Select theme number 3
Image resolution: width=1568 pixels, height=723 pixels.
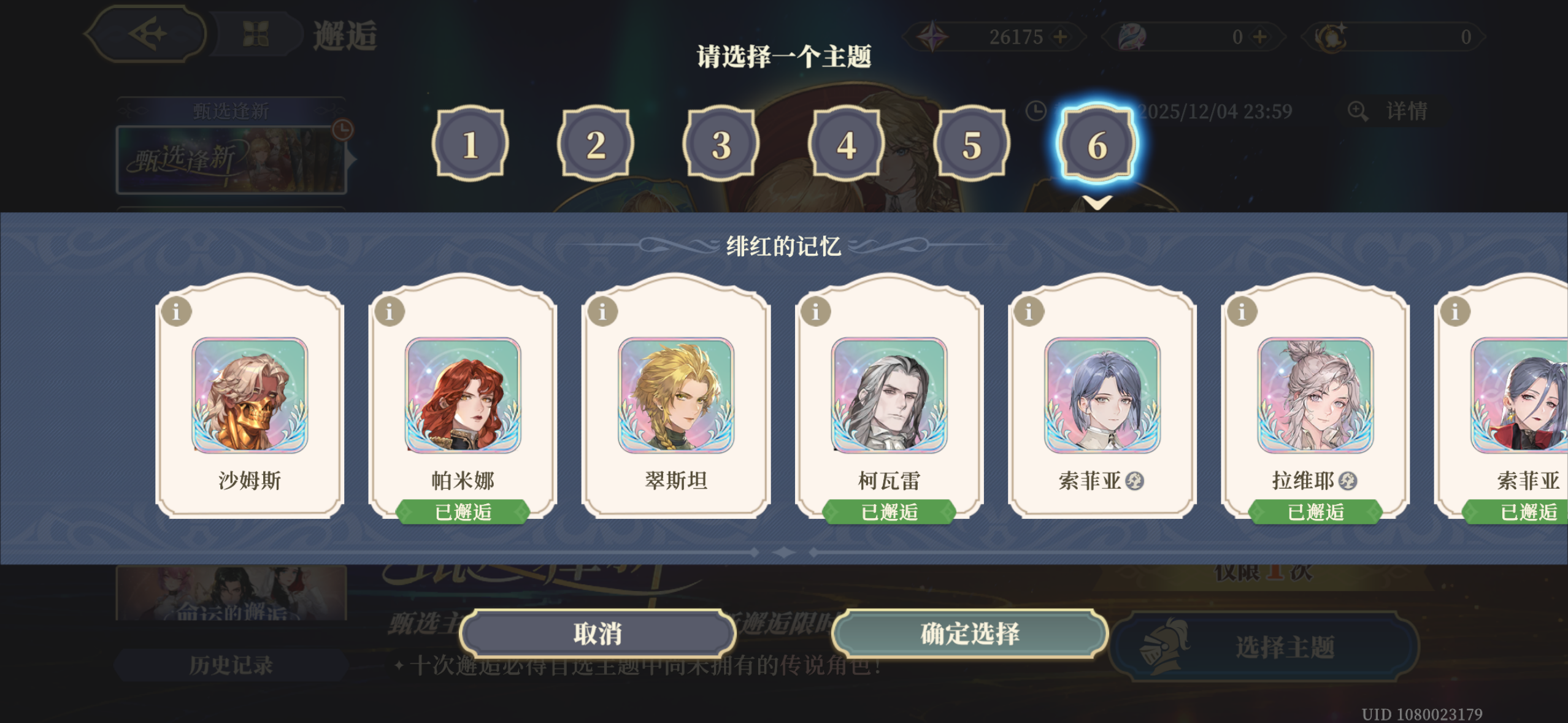coord(721,145)
